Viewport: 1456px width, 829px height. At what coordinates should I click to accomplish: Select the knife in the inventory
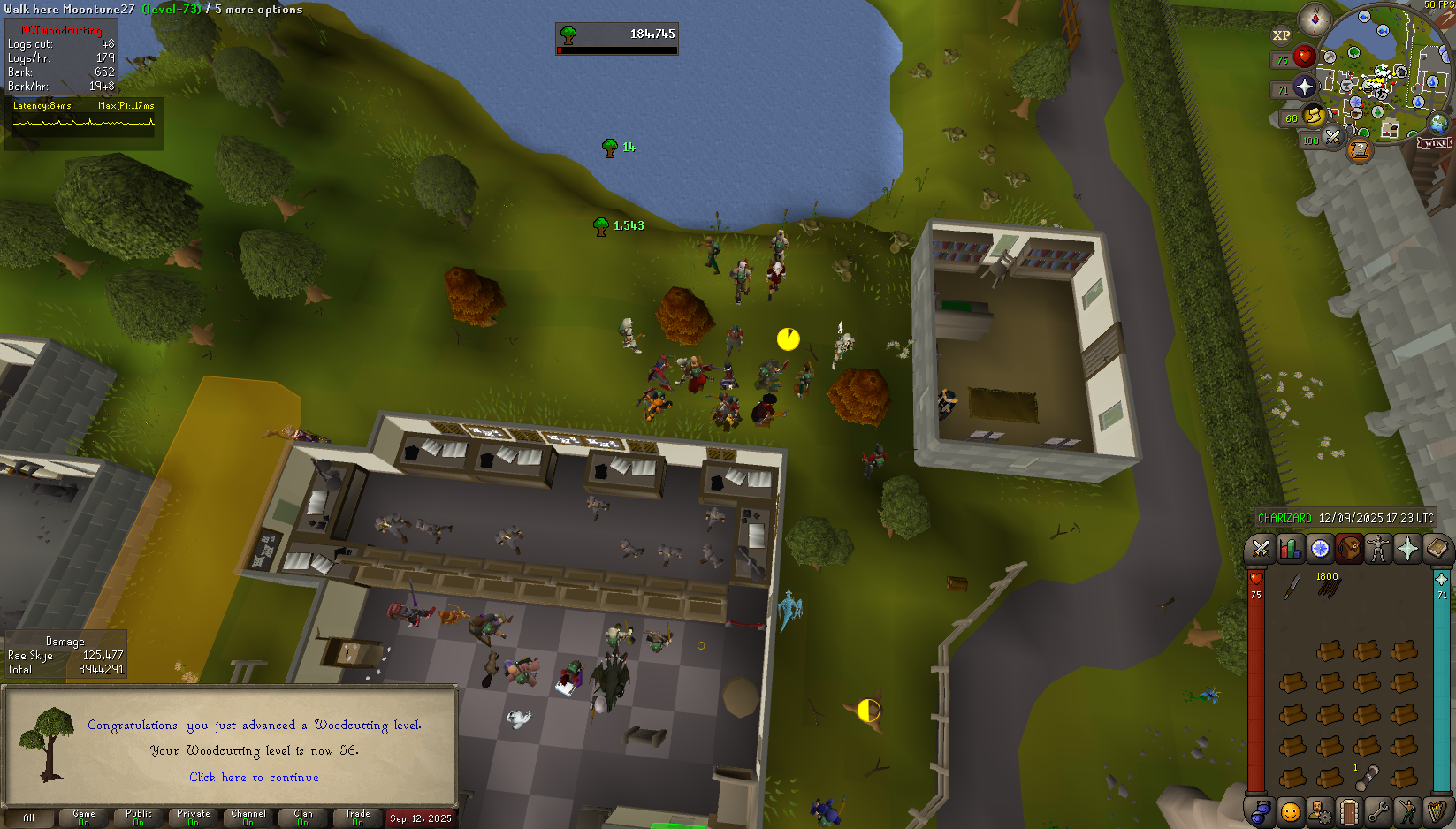1292,587
